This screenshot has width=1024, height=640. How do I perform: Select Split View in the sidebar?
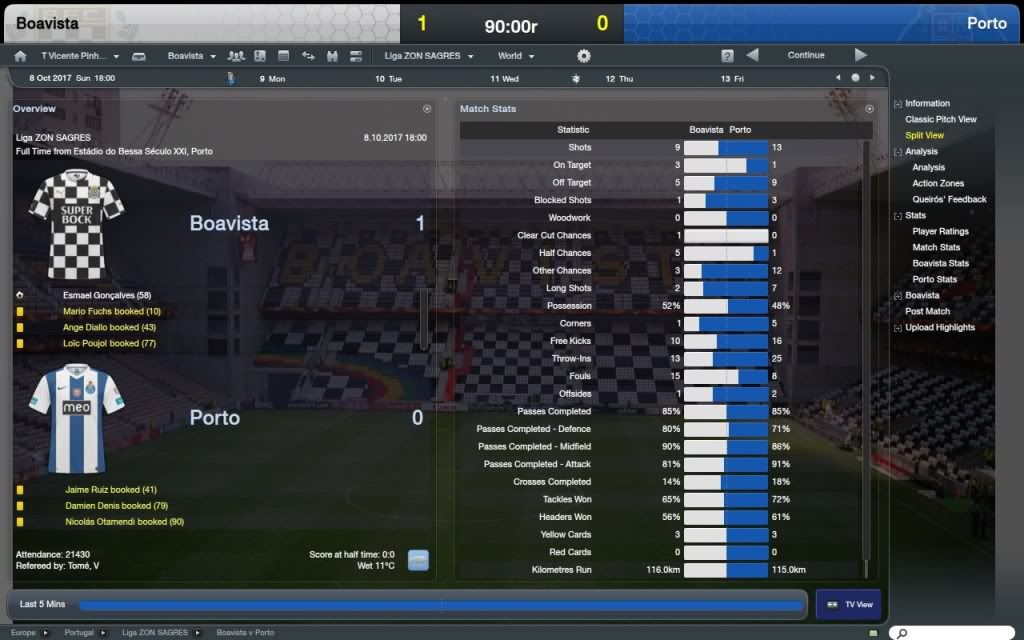tap(924, 135)
